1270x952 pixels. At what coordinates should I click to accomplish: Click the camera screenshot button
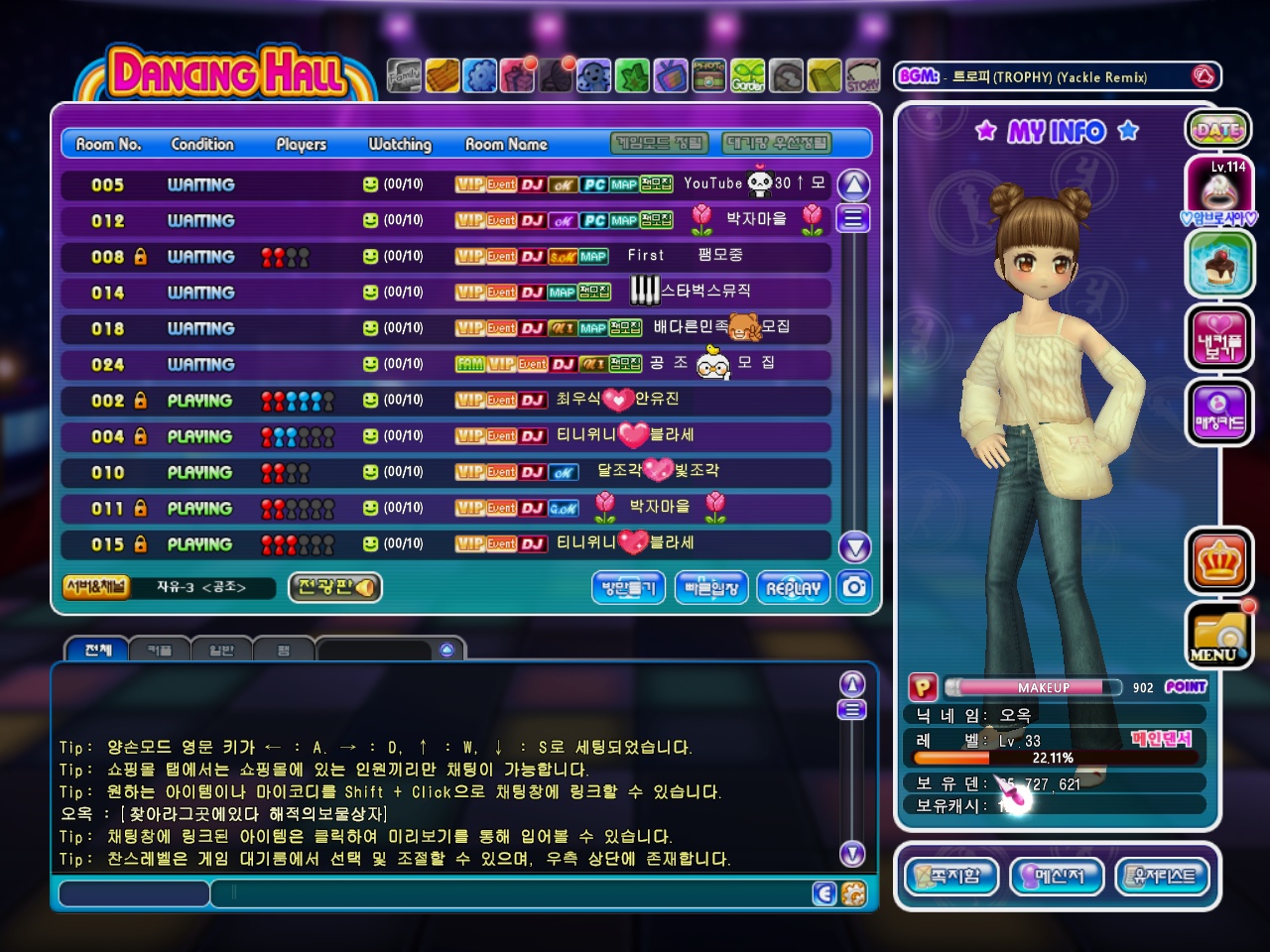coord(853,587)
